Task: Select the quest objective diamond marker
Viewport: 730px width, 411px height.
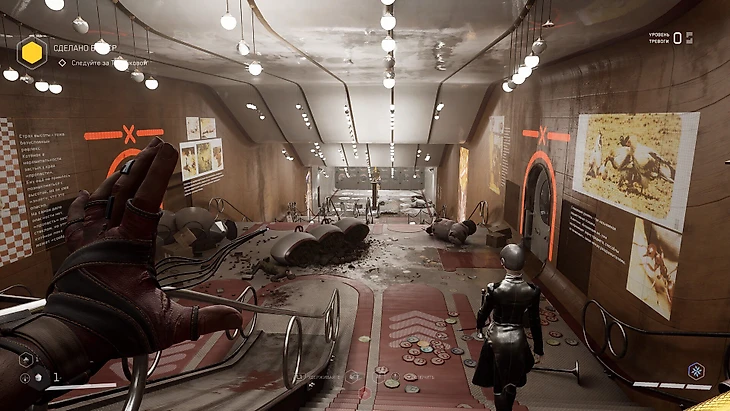Action: tap(61, 63)
